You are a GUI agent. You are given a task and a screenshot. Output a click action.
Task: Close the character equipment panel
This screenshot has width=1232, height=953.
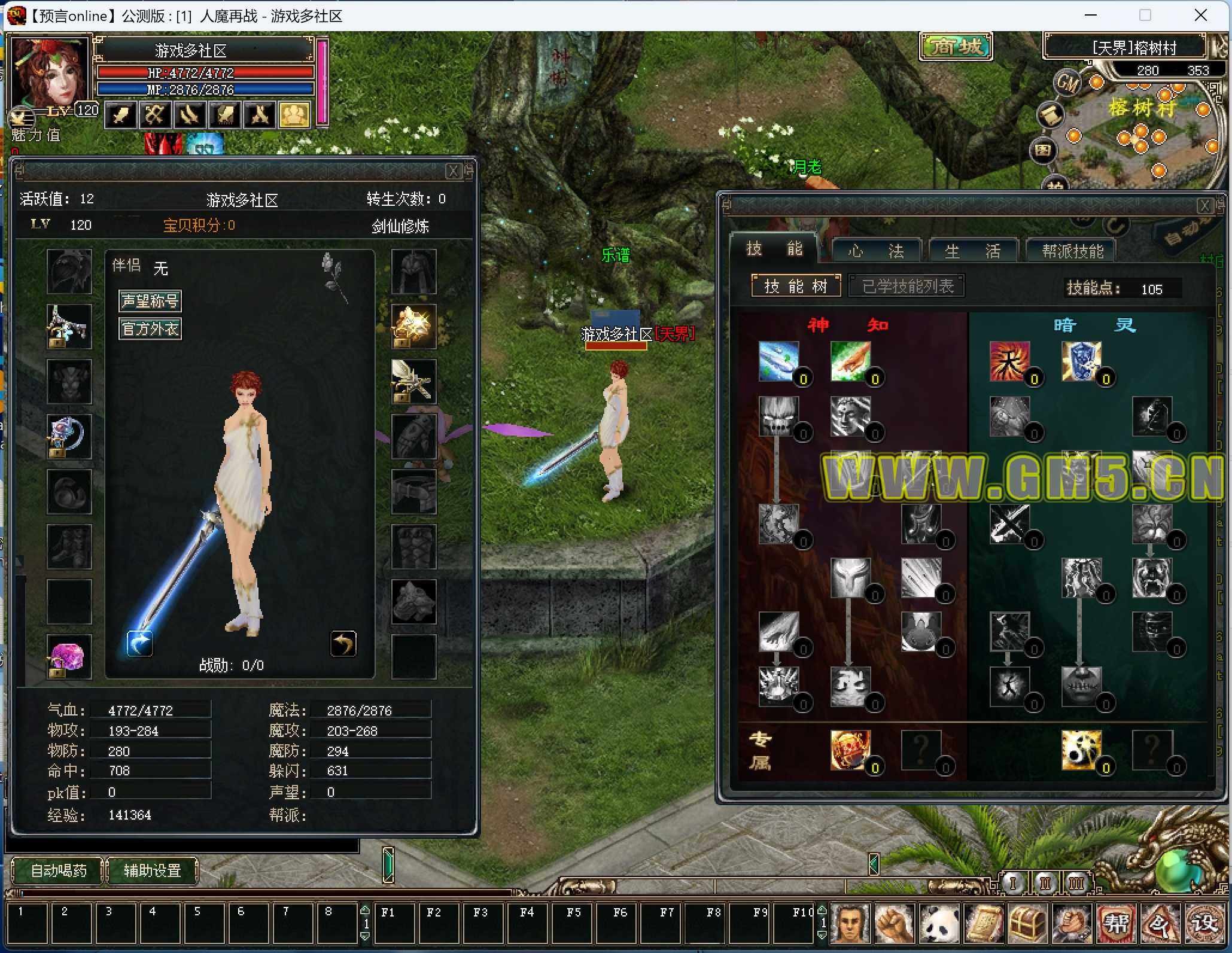(453, 171)
